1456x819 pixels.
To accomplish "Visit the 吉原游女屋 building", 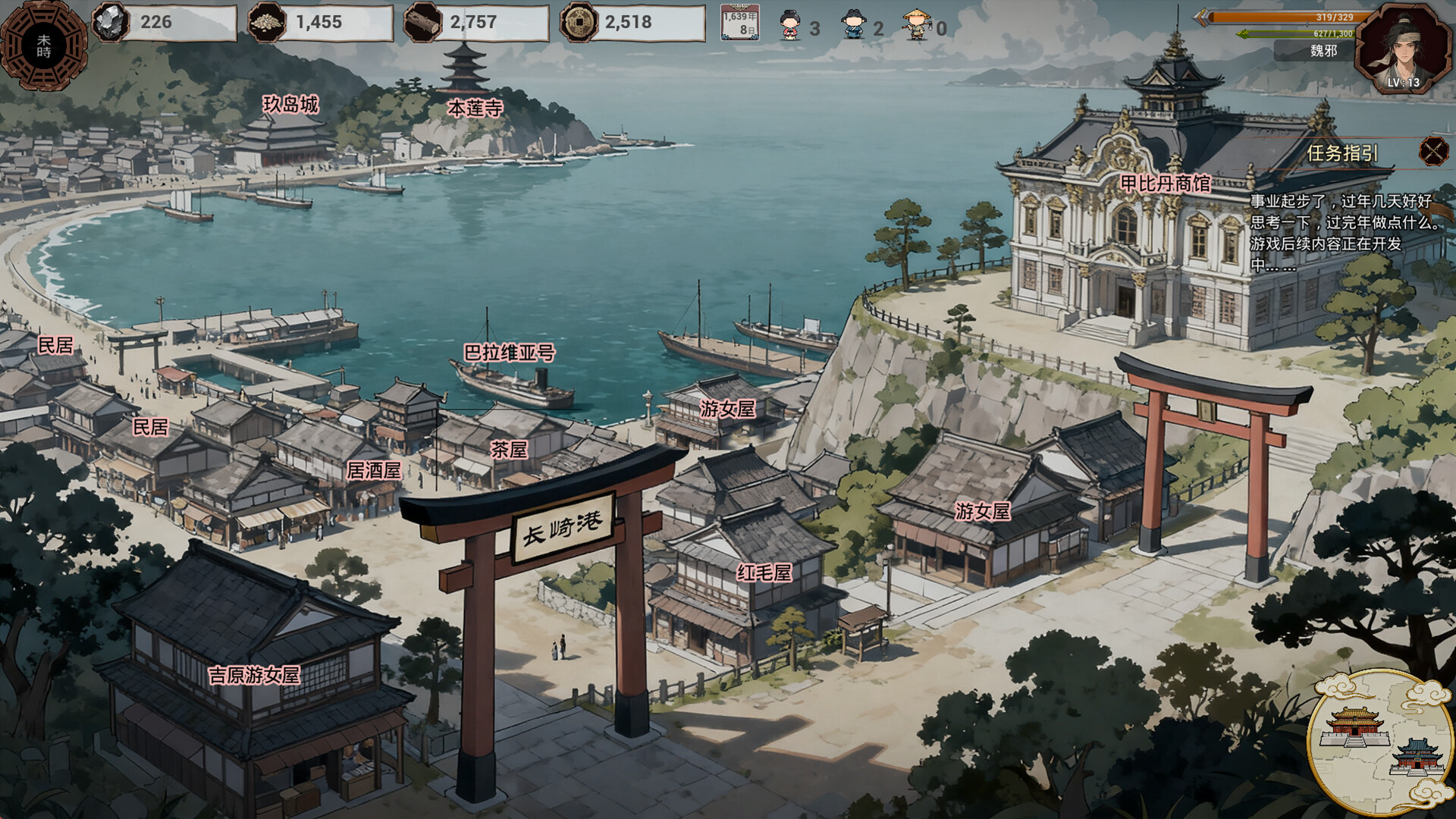I will [x=254, y=675].
